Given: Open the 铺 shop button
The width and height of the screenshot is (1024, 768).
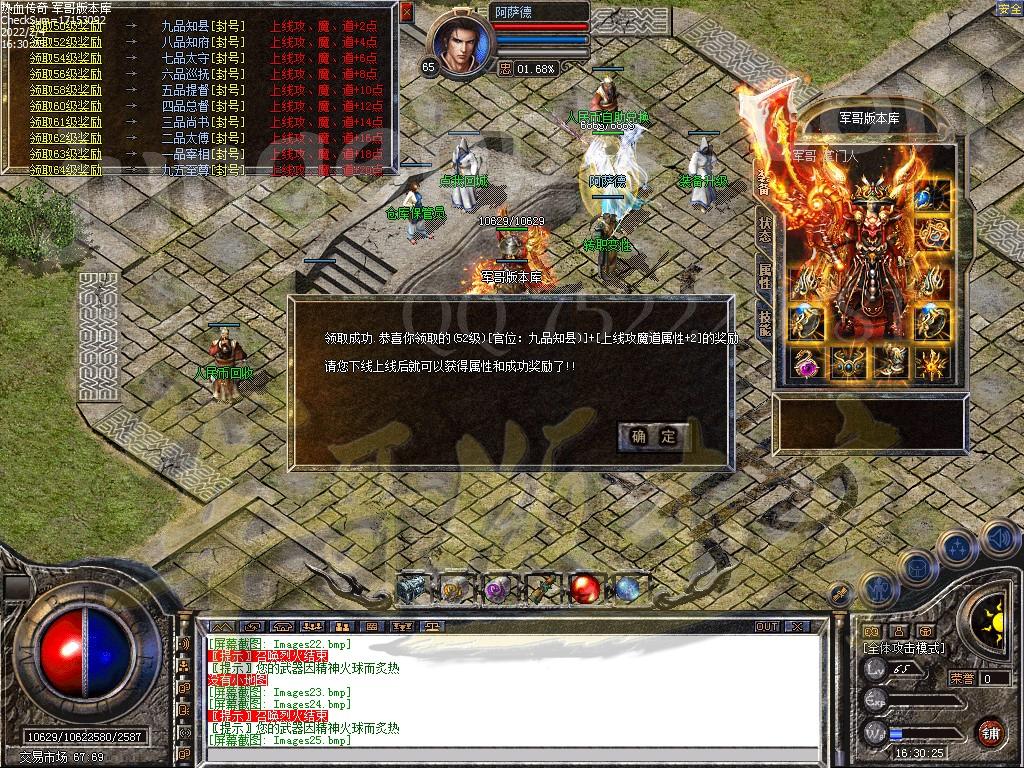Looking at the screenshot, I should tap(989, 732).
